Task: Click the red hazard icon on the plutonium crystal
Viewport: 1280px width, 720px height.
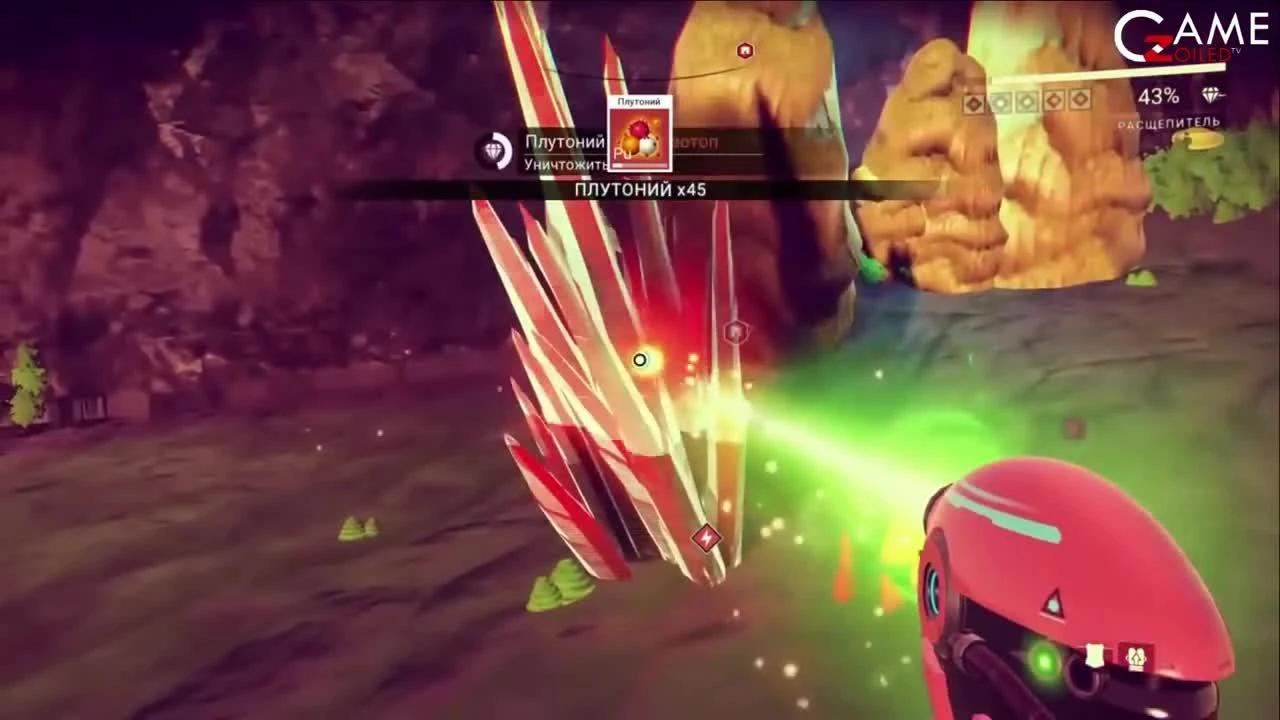Action: pos(706,539)
